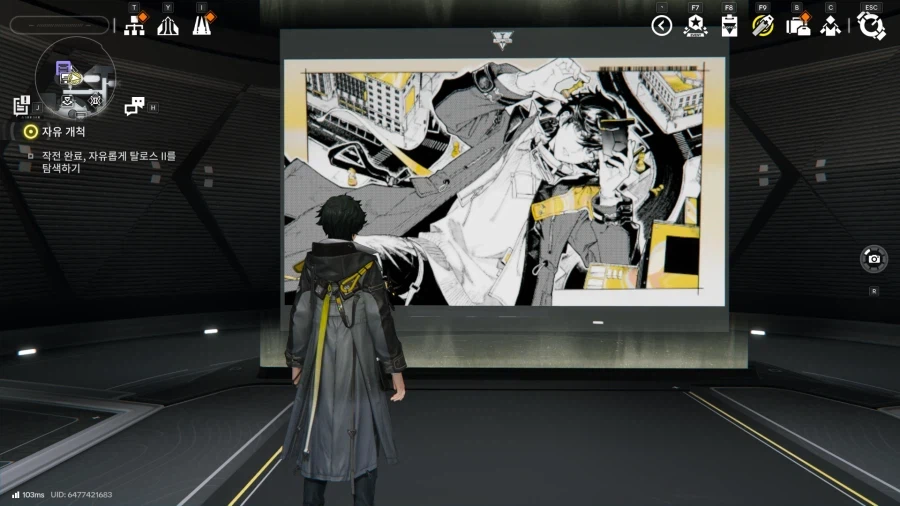Open the chat speech bubbles icon
This screenshot has width=900, height=506.
pos(134,106)
